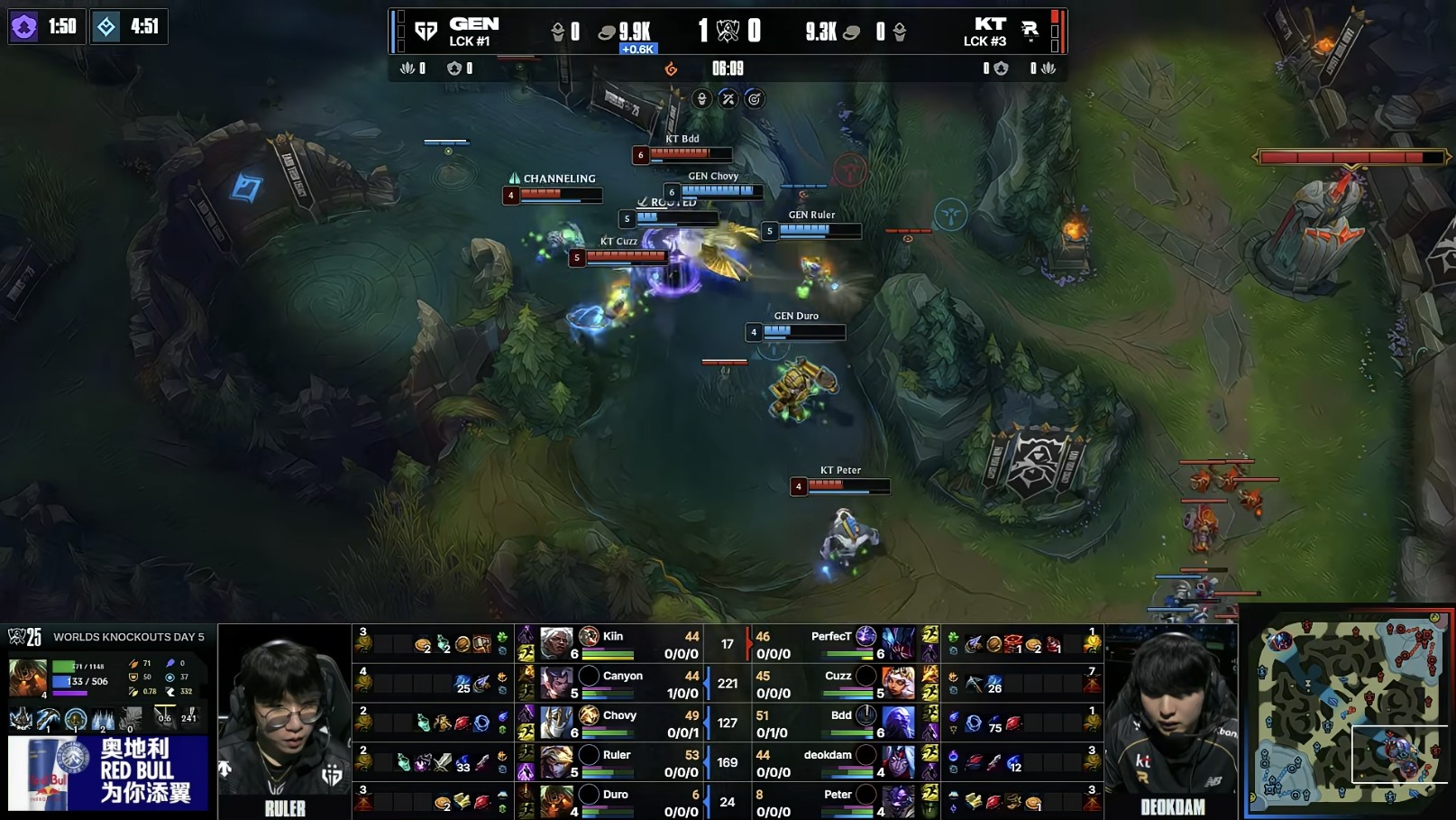The width and height of the screenshot is (1456, 820).
Task: Click PerfecT's champion portrait
Action: [898, 643]
